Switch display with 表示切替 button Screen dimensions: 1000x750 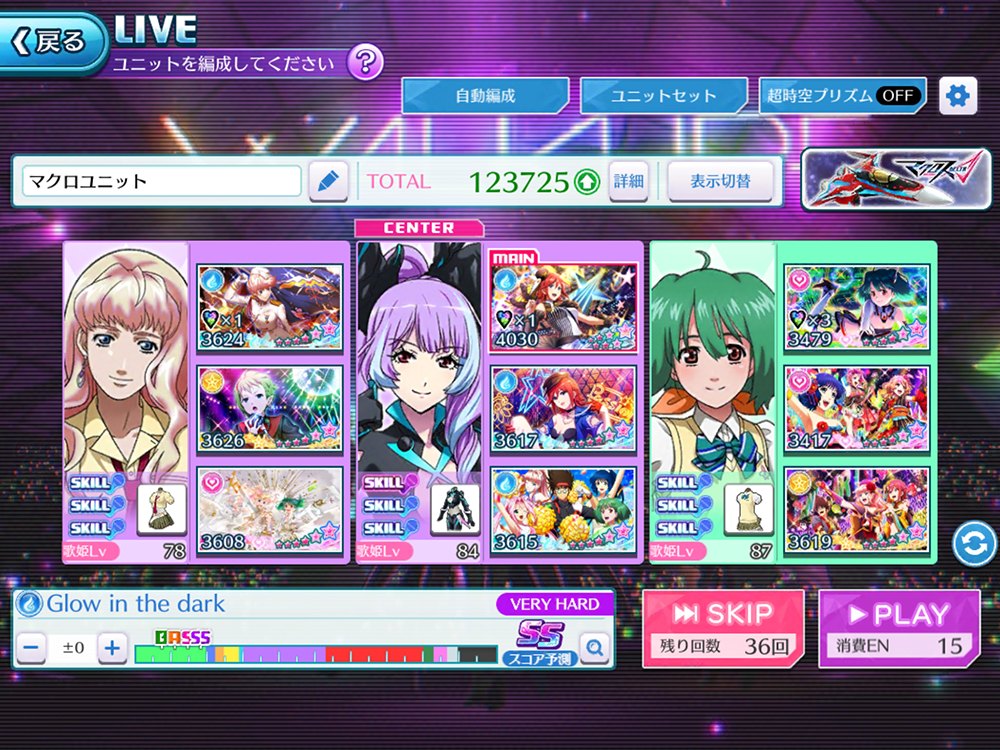coord(720,181)
